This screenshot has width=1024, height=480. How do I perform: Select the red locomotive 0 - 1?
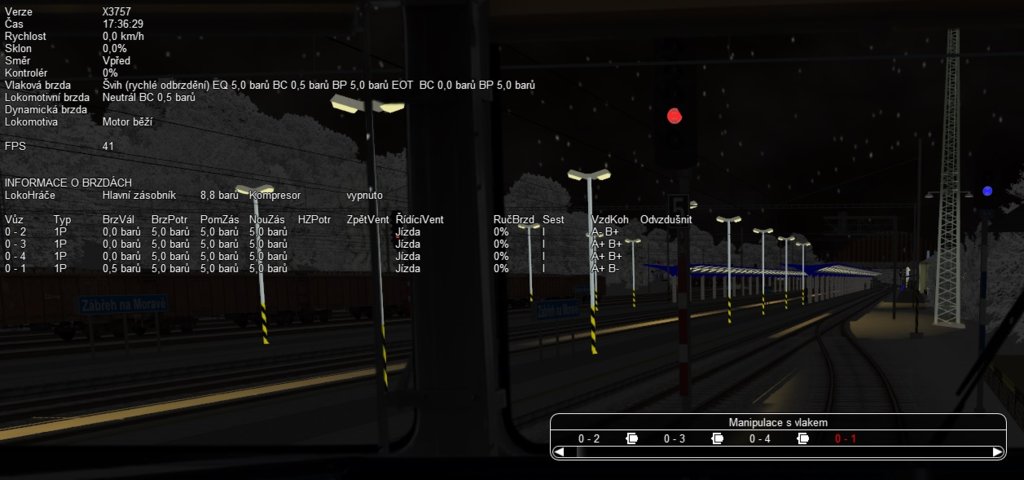click(845, 438)
